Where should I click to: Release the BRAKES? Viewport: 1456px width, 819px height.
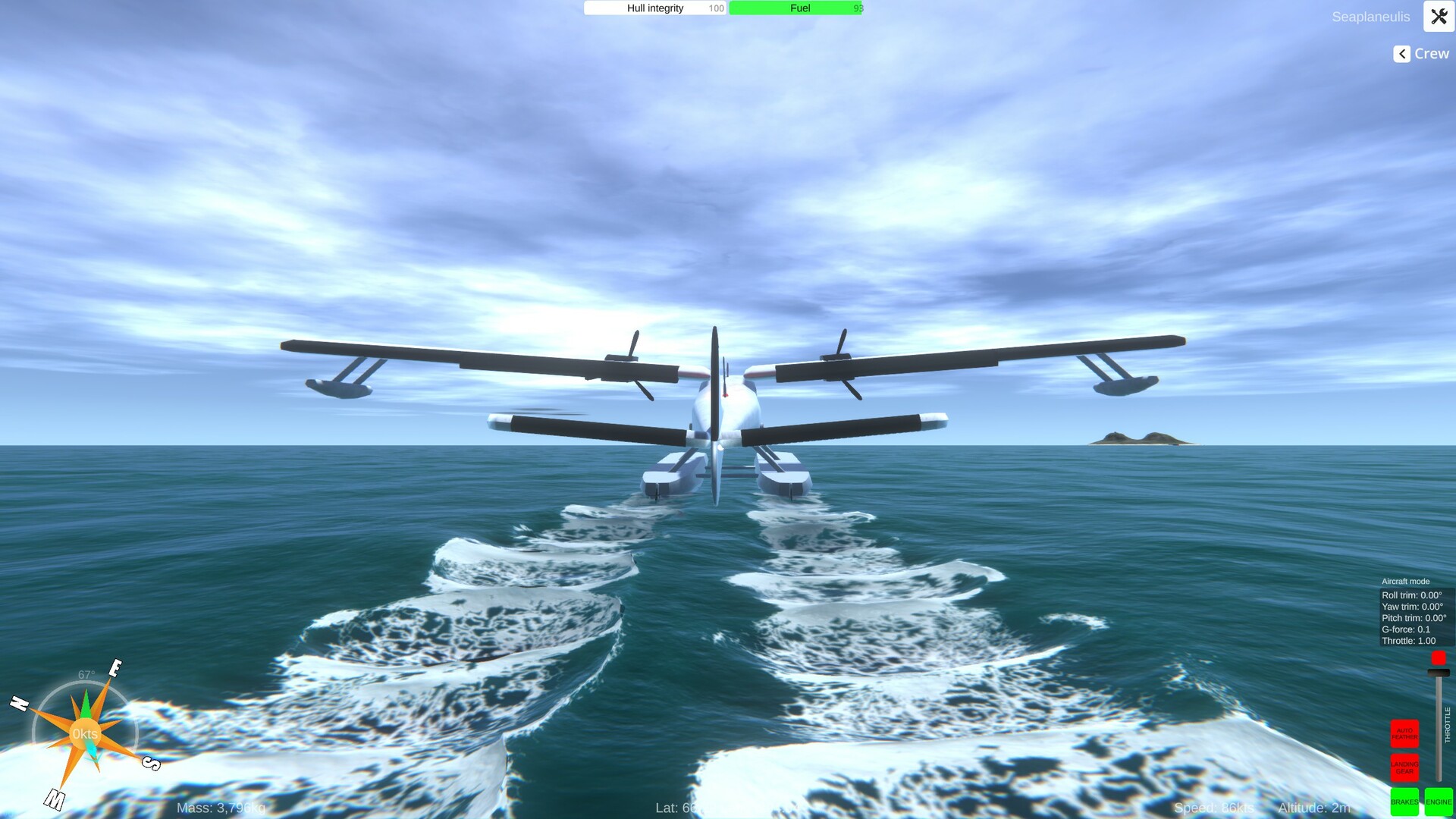[x=1404, y=802]
